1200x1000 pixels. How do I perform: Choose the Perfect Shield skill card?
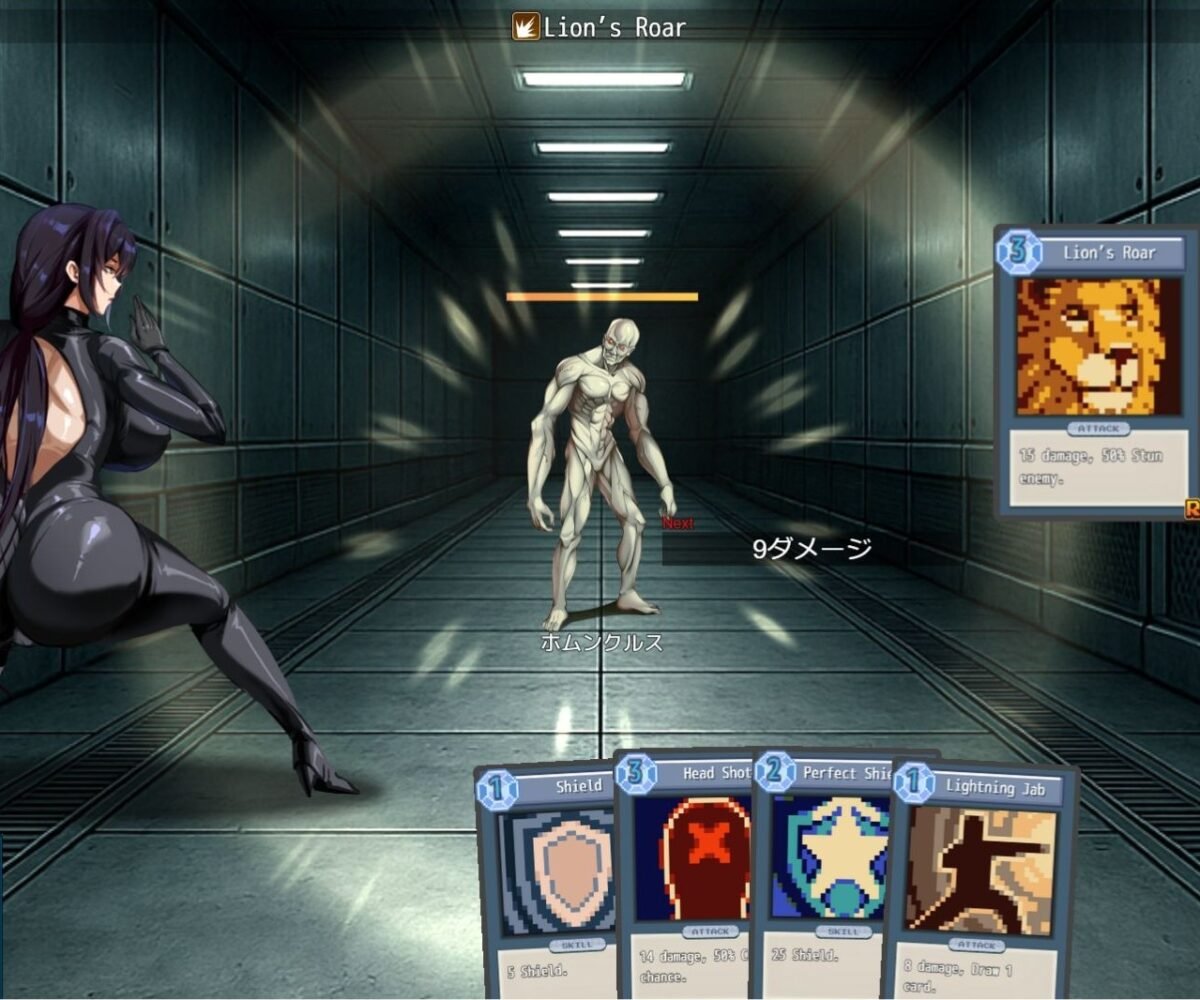pyautogui.click(x=820, y=860)
